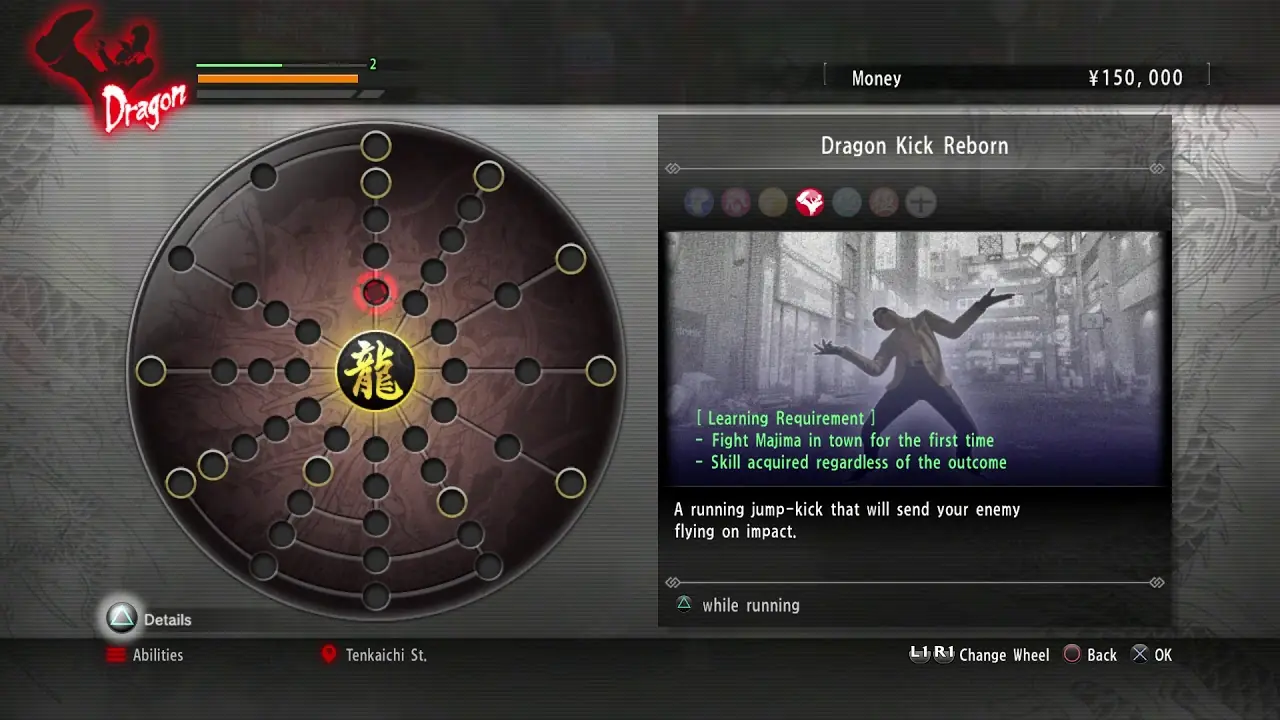
Task: Click the plus symbol category icon
Action: (920, 202)
